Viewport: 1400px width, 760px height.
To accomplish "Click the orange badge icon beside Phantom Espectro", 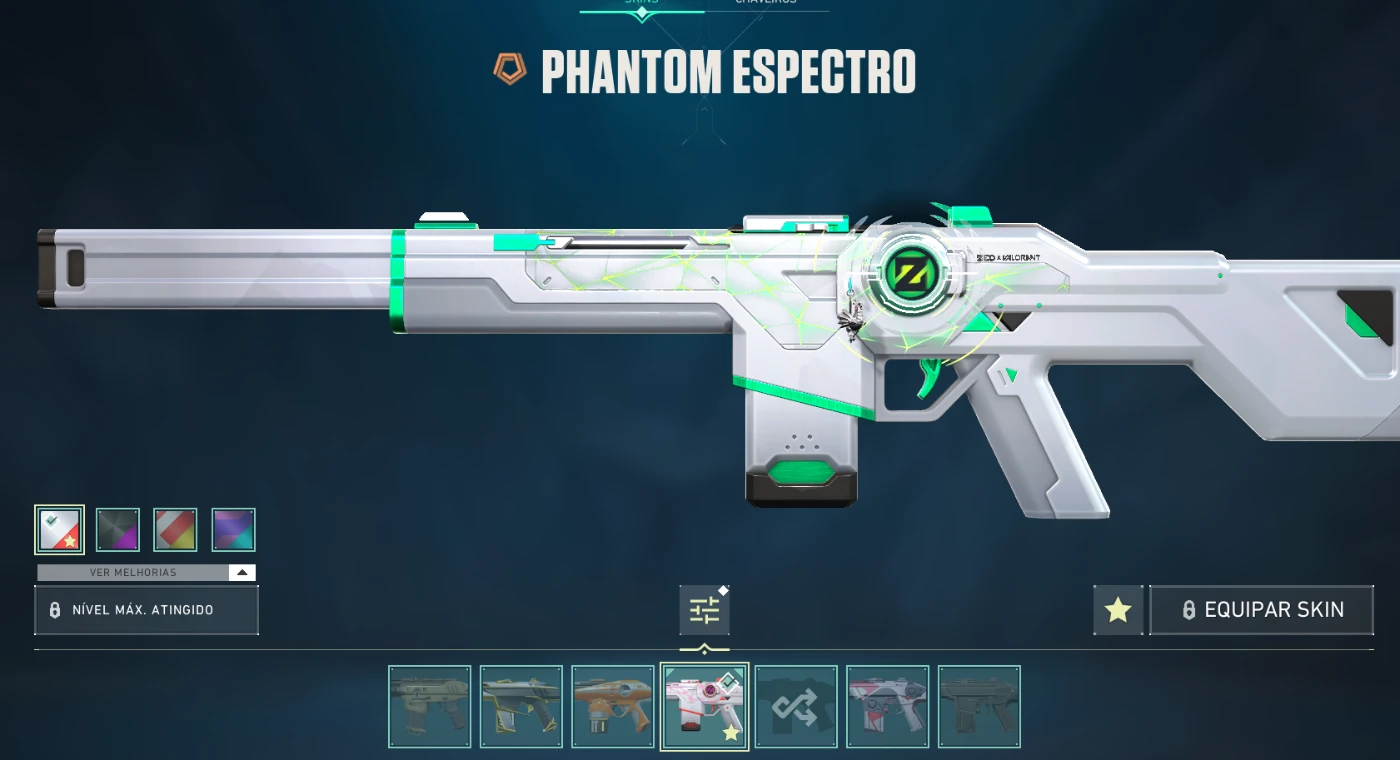I will point(509,70).
